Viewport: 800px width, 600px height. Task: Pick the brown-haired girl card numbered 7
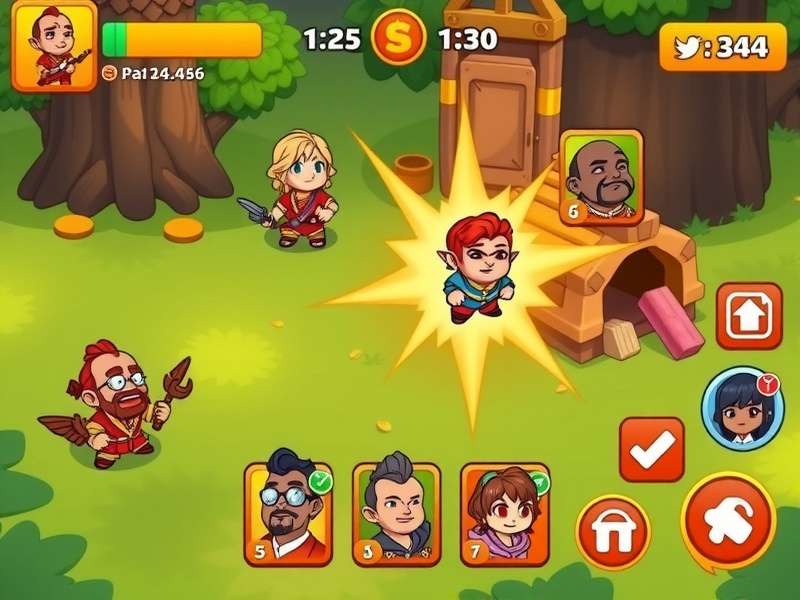[504, 513]
